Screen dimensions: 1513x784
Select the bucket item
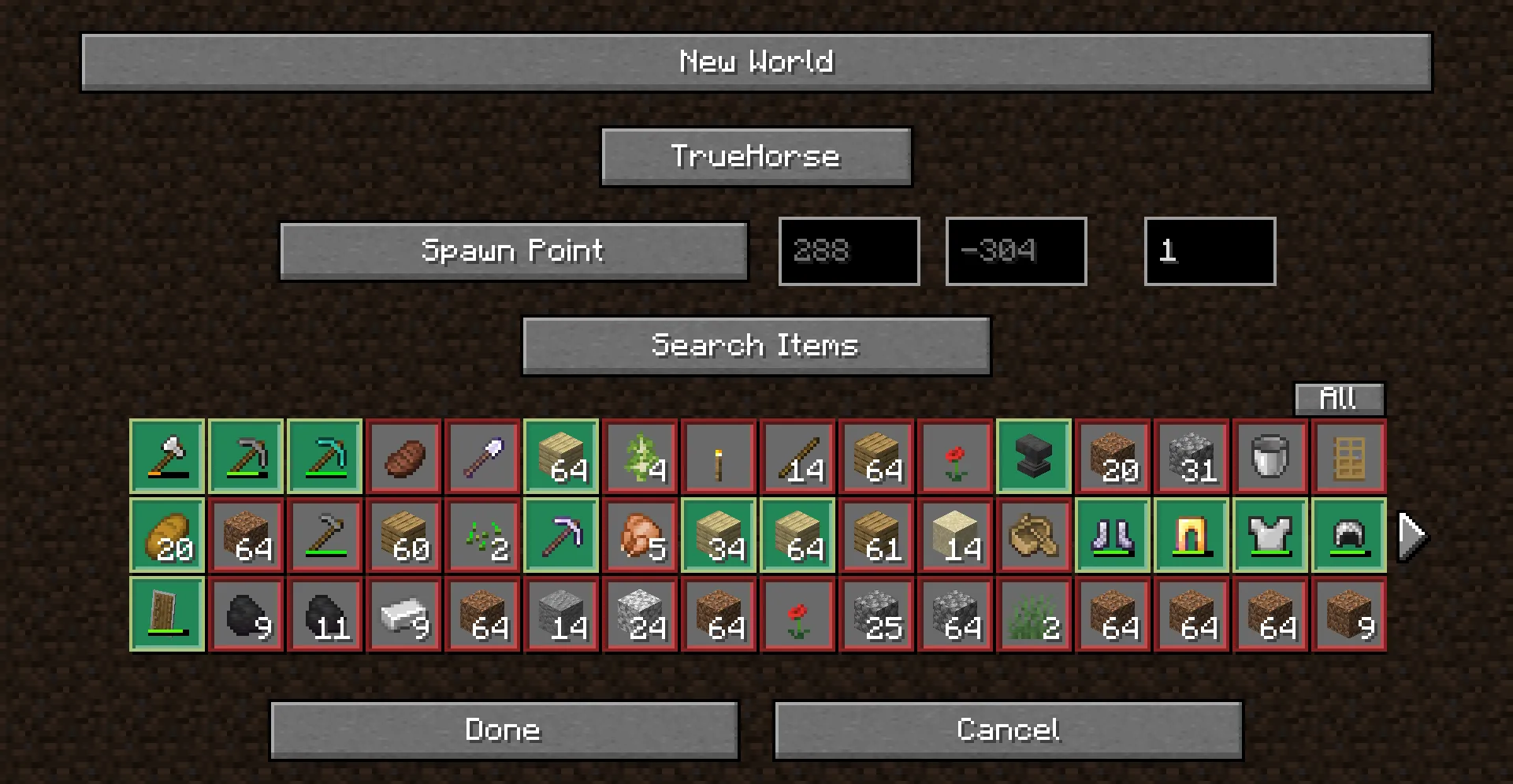(1270, 457)
